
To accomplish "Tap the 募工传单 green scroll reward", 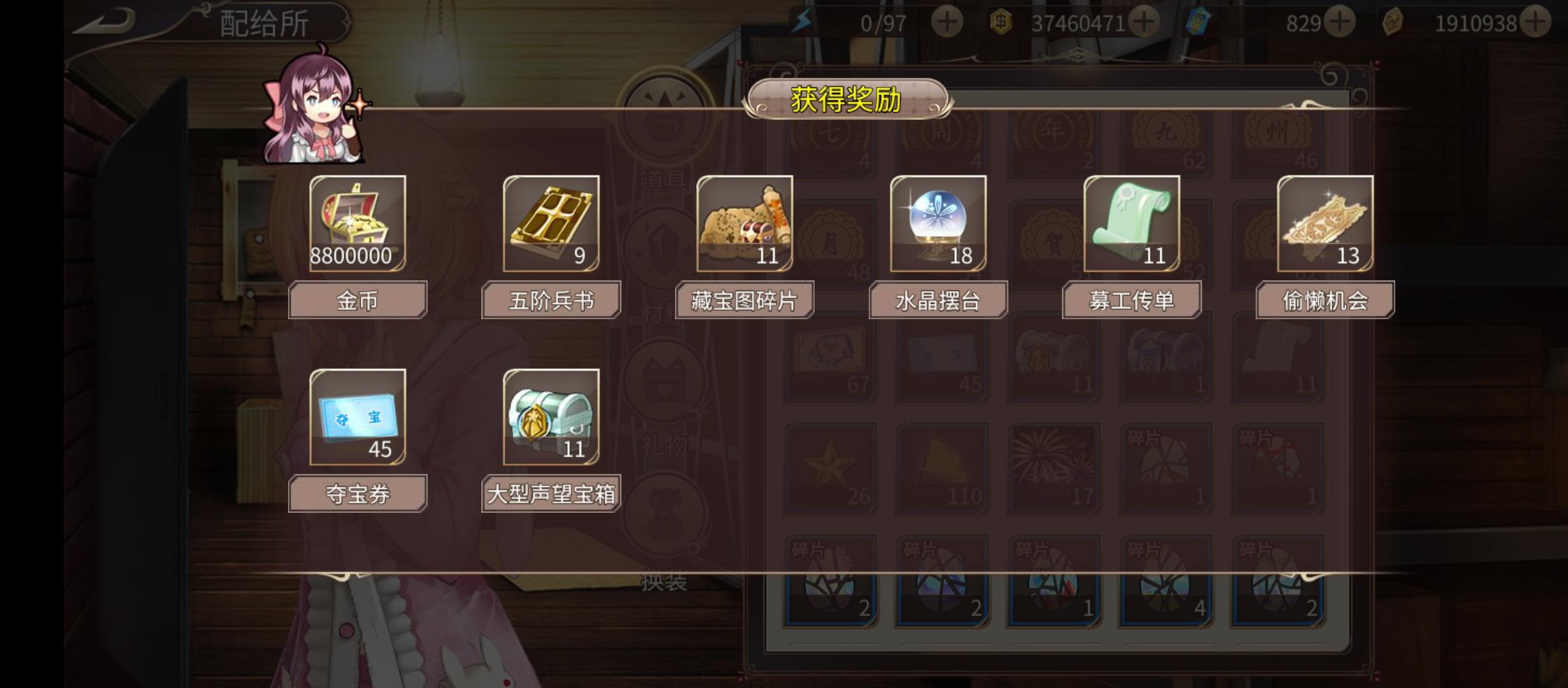I will (1133, 226).
